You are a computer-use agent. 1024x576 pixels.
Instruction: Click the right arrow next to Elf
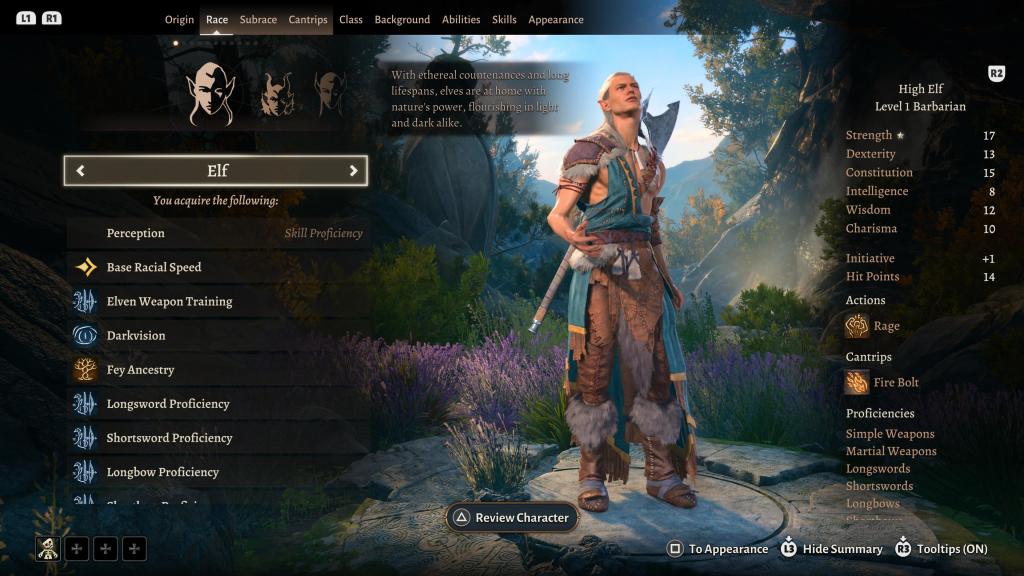click(353, 171)
